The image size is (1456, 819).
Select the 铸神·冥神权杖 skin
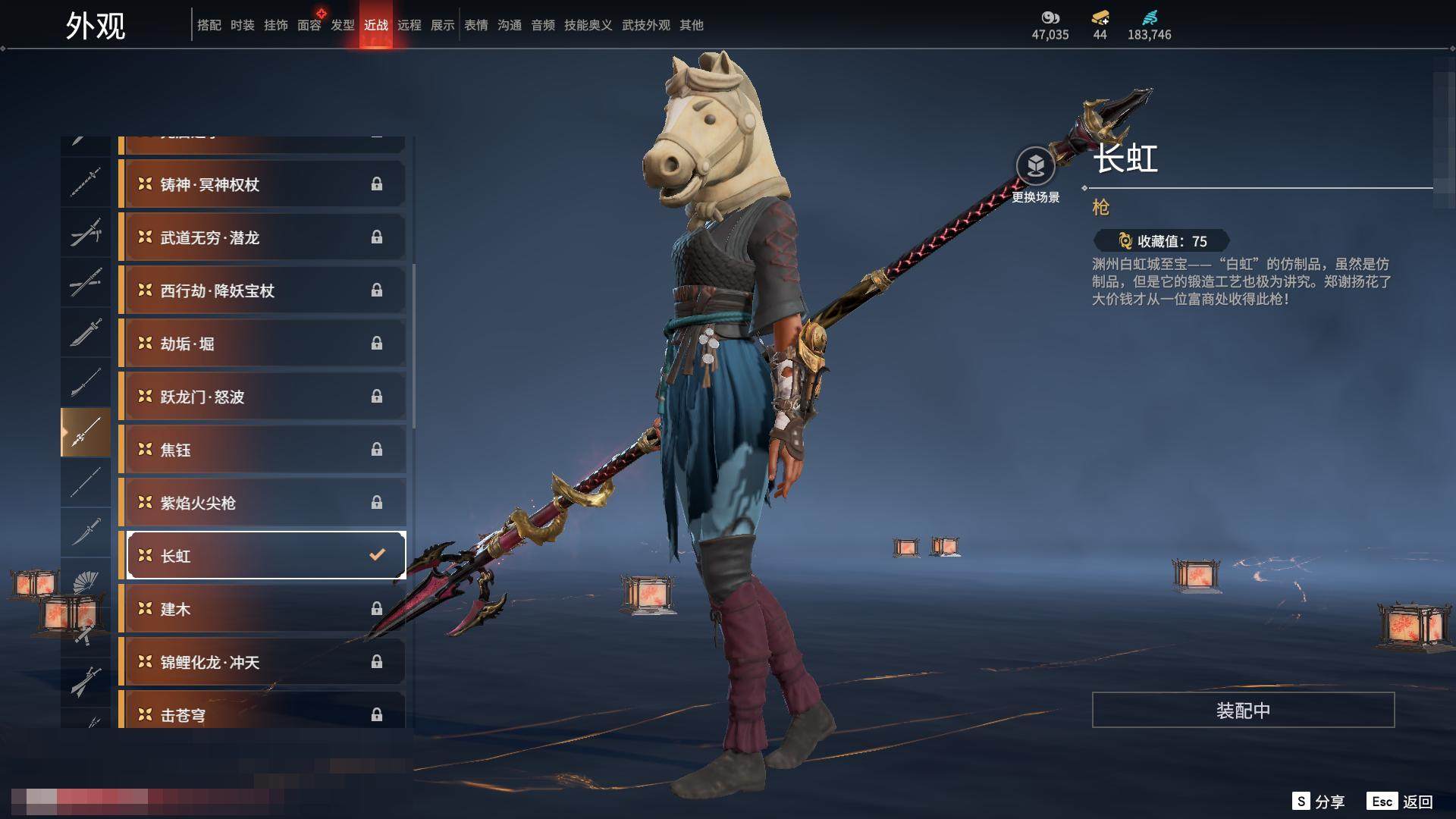pos(262,184)
